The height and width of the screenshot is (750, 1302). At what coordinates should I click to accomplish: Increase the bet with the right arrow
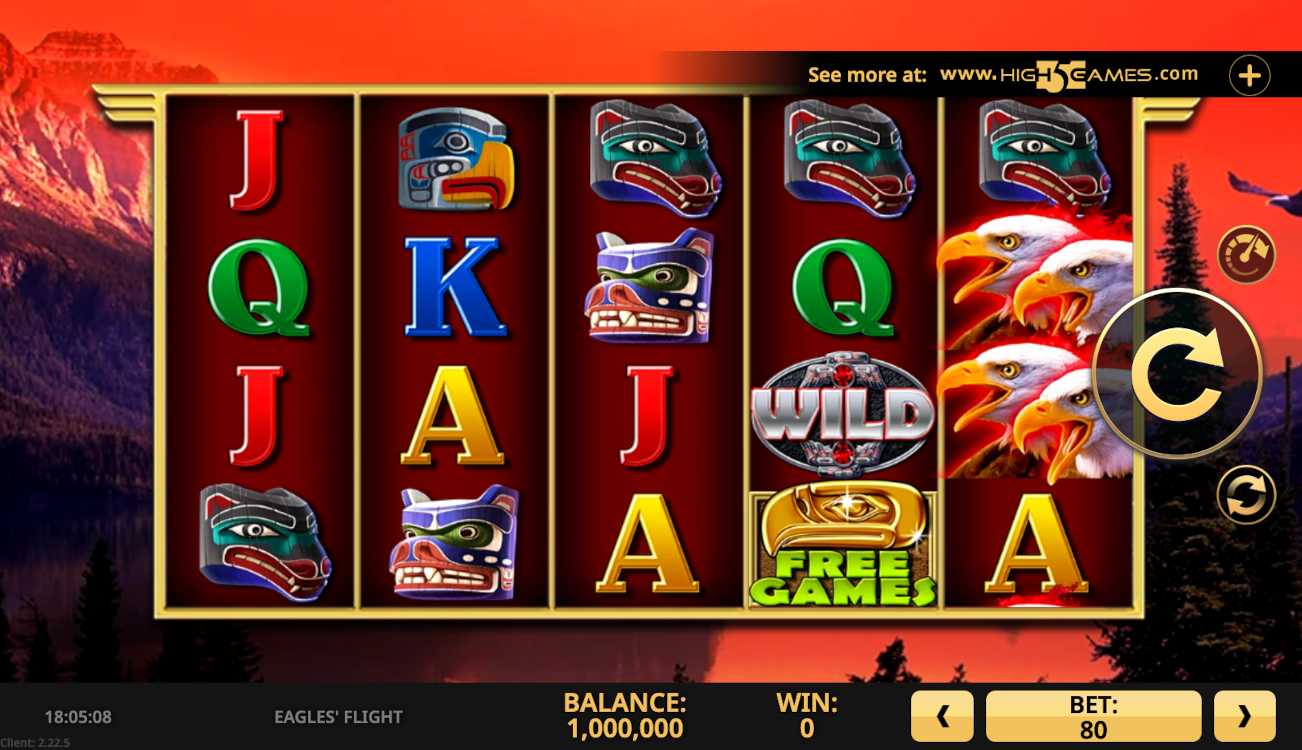pyautogui.click(x=1244, y=716)
